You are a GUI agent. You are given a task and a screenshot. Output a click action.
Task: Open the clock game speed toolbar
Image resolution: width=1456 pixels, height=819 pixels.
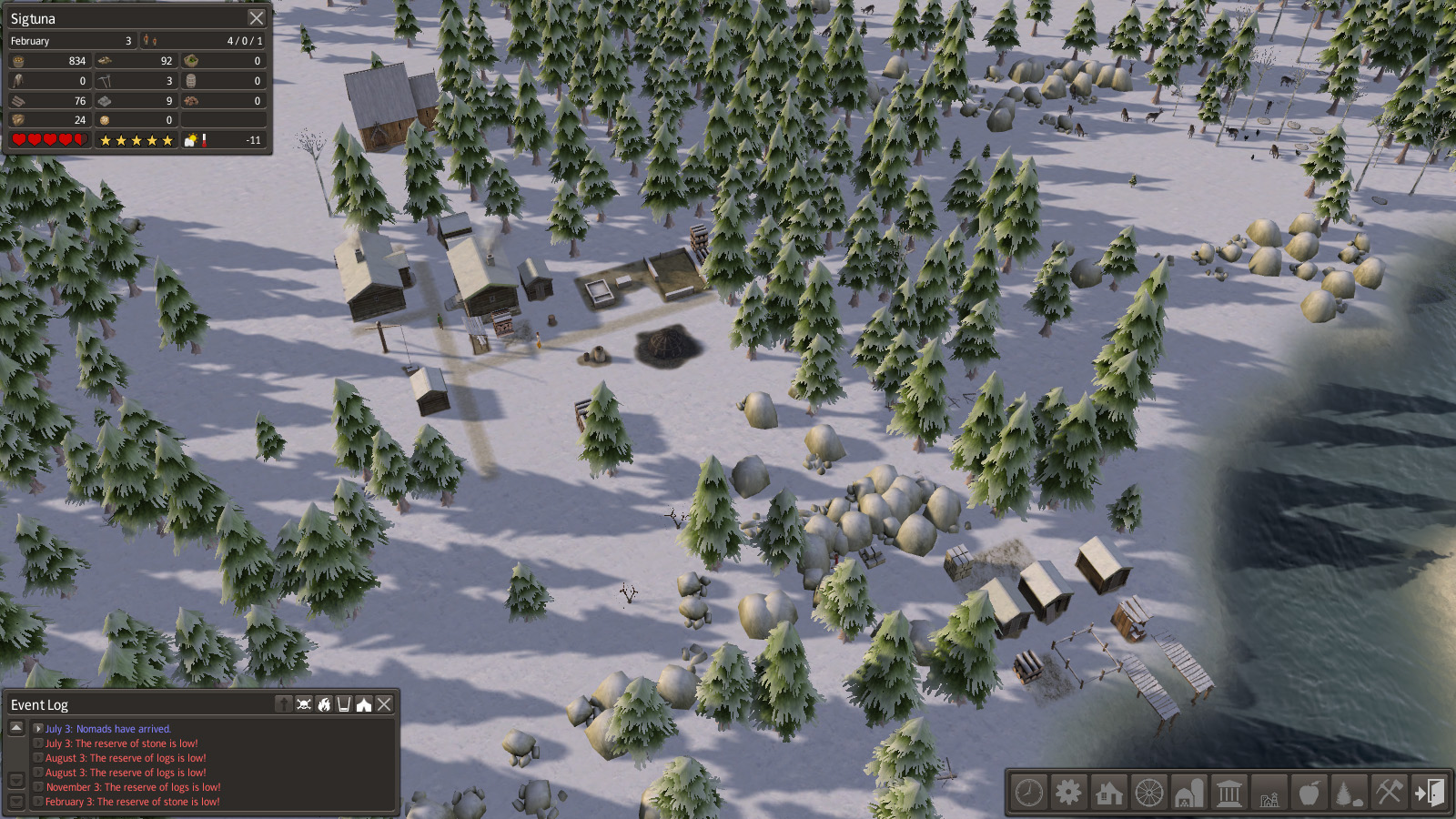coord(1029,793)
